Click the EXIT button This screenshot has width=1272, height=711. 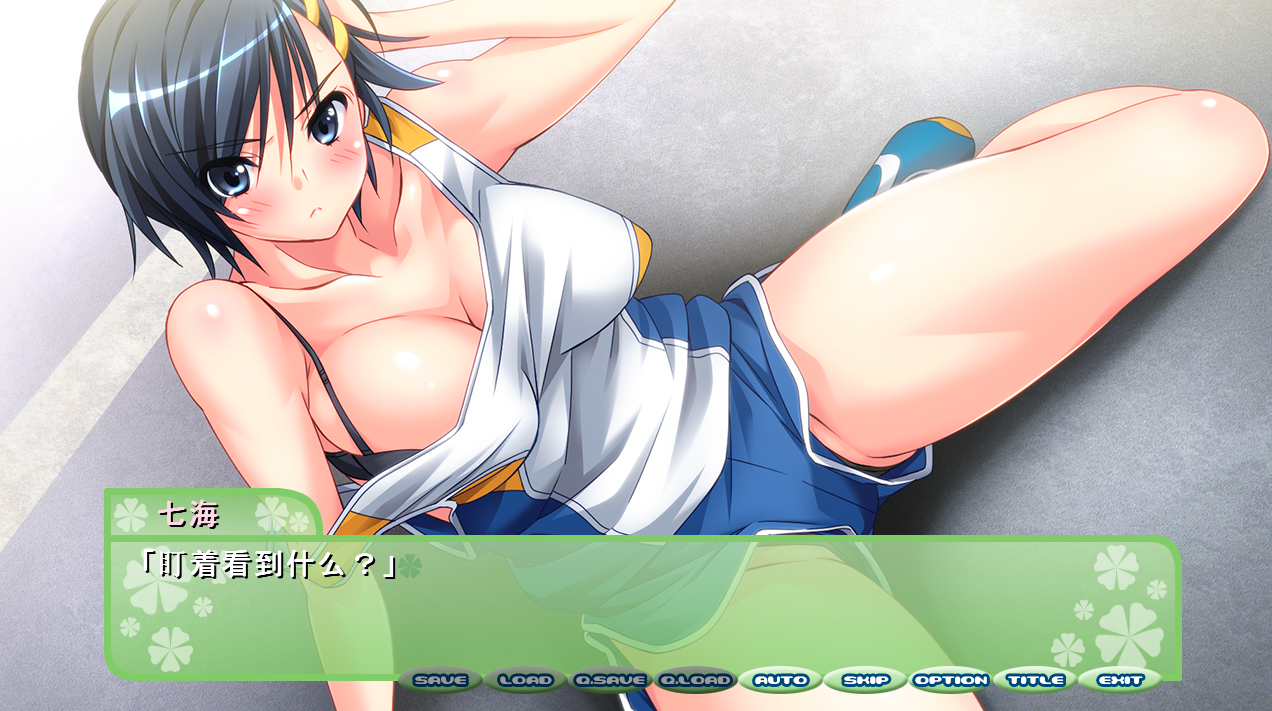pyautogui.click(x=1121, y=681)
